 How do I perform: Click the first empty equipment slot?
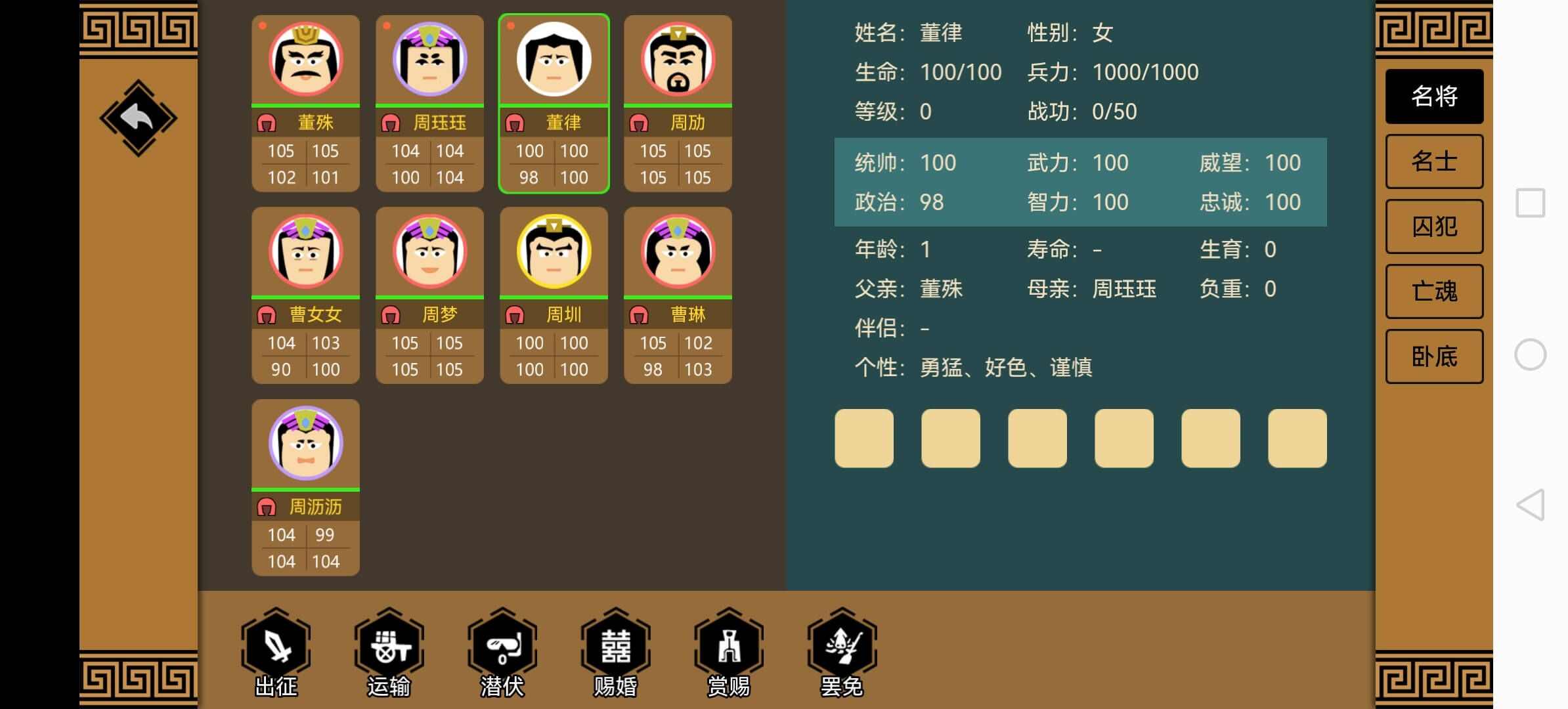point(863,438)
